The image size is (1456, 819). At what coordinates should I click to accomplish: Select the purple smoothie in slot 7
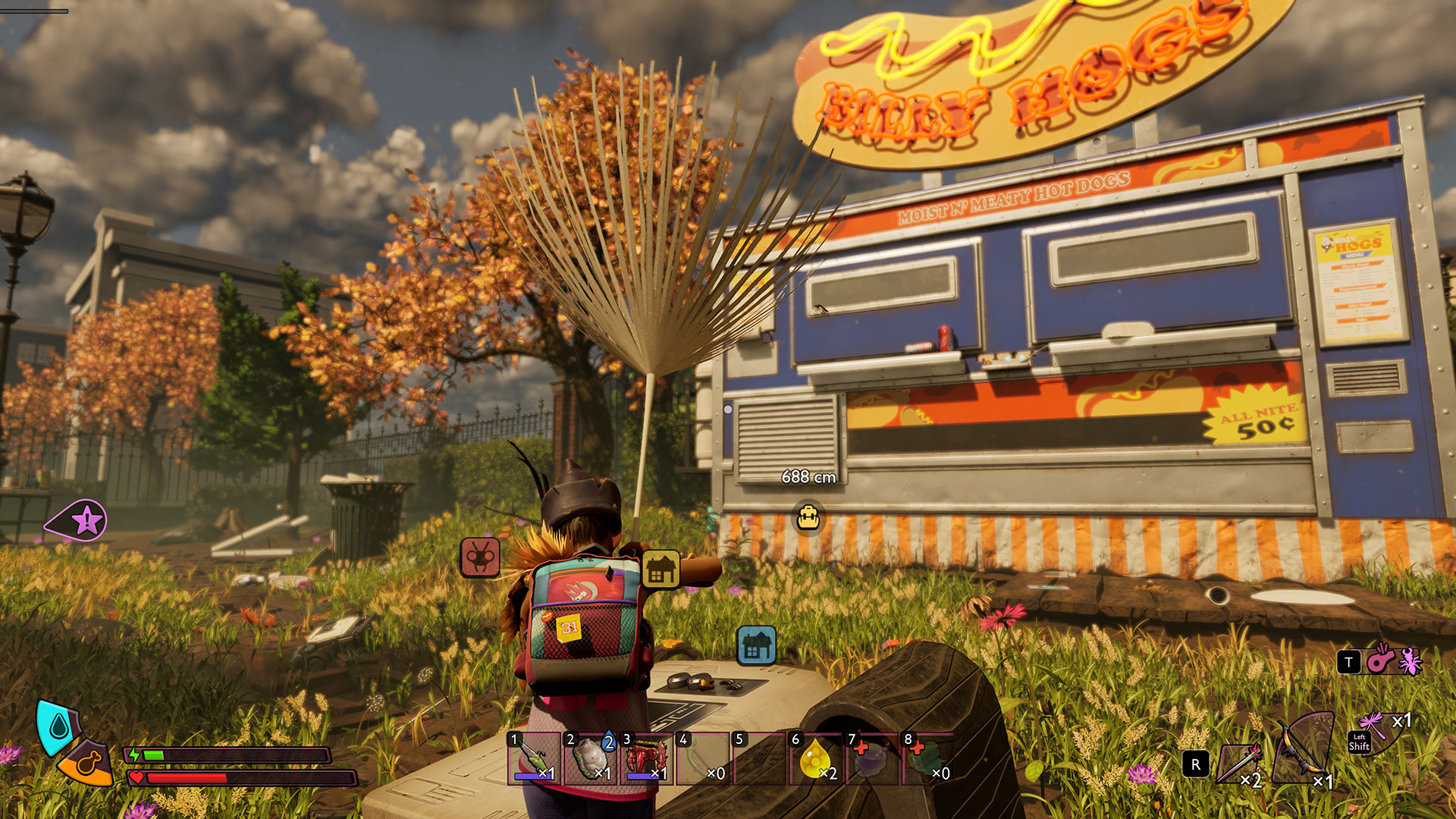[x=871, y=758]
